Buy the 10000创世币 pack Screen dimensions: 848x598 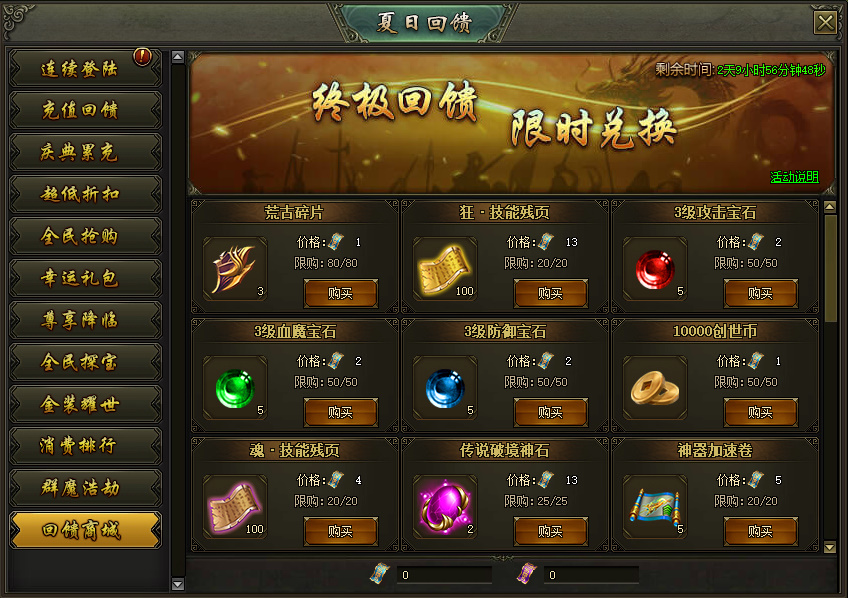760,412
